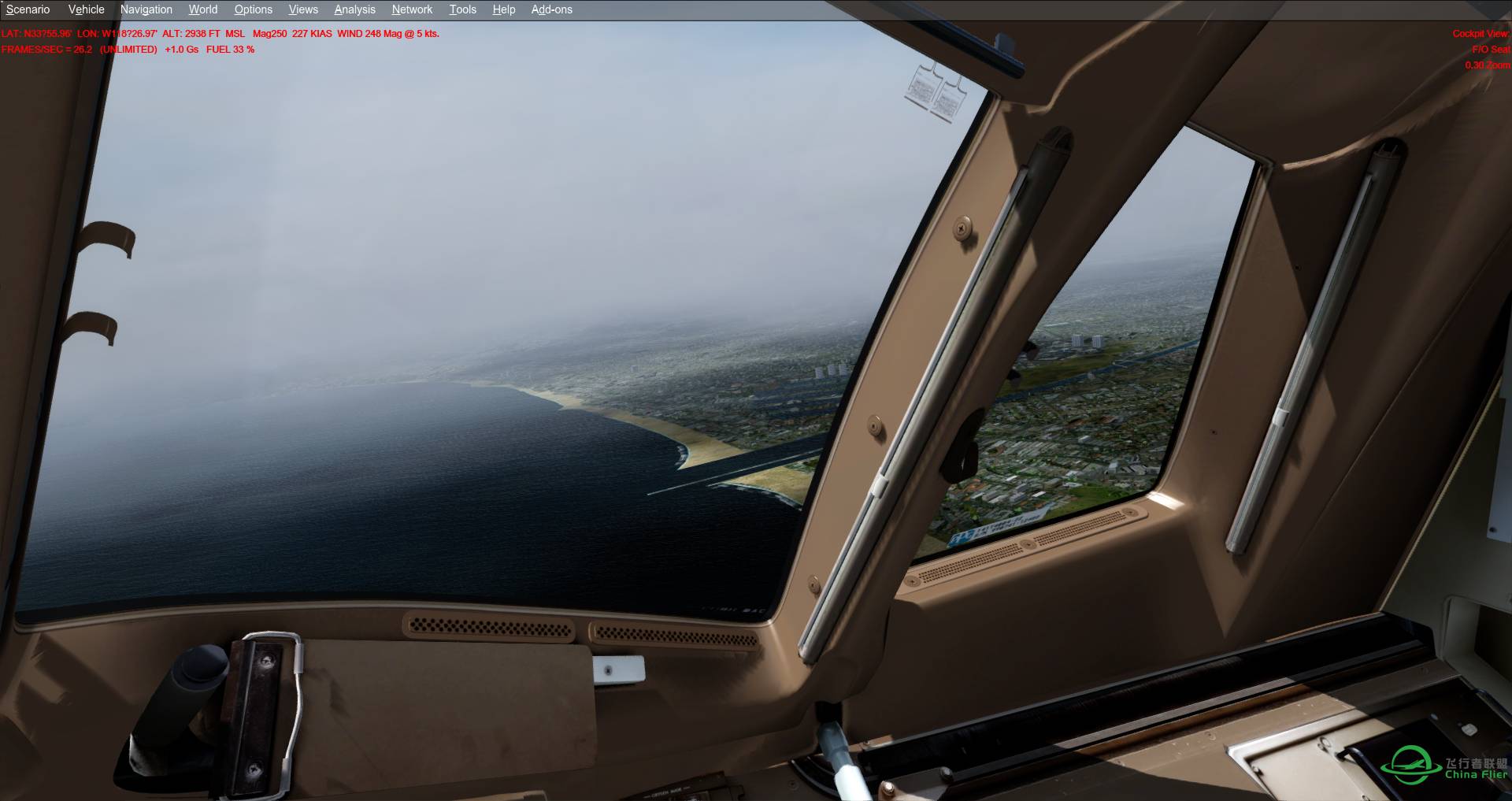Open the Help menu
This screenshot has width=1512, height=801.
coord(502,9)
